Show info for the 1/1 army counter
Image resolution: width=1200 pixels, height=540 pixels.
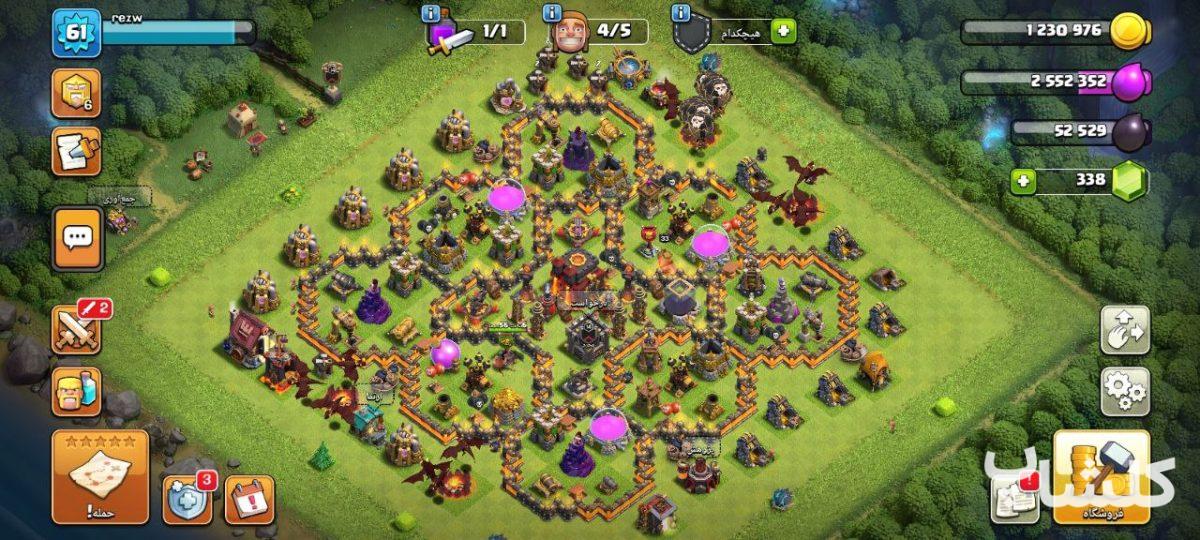coord(431,14)
